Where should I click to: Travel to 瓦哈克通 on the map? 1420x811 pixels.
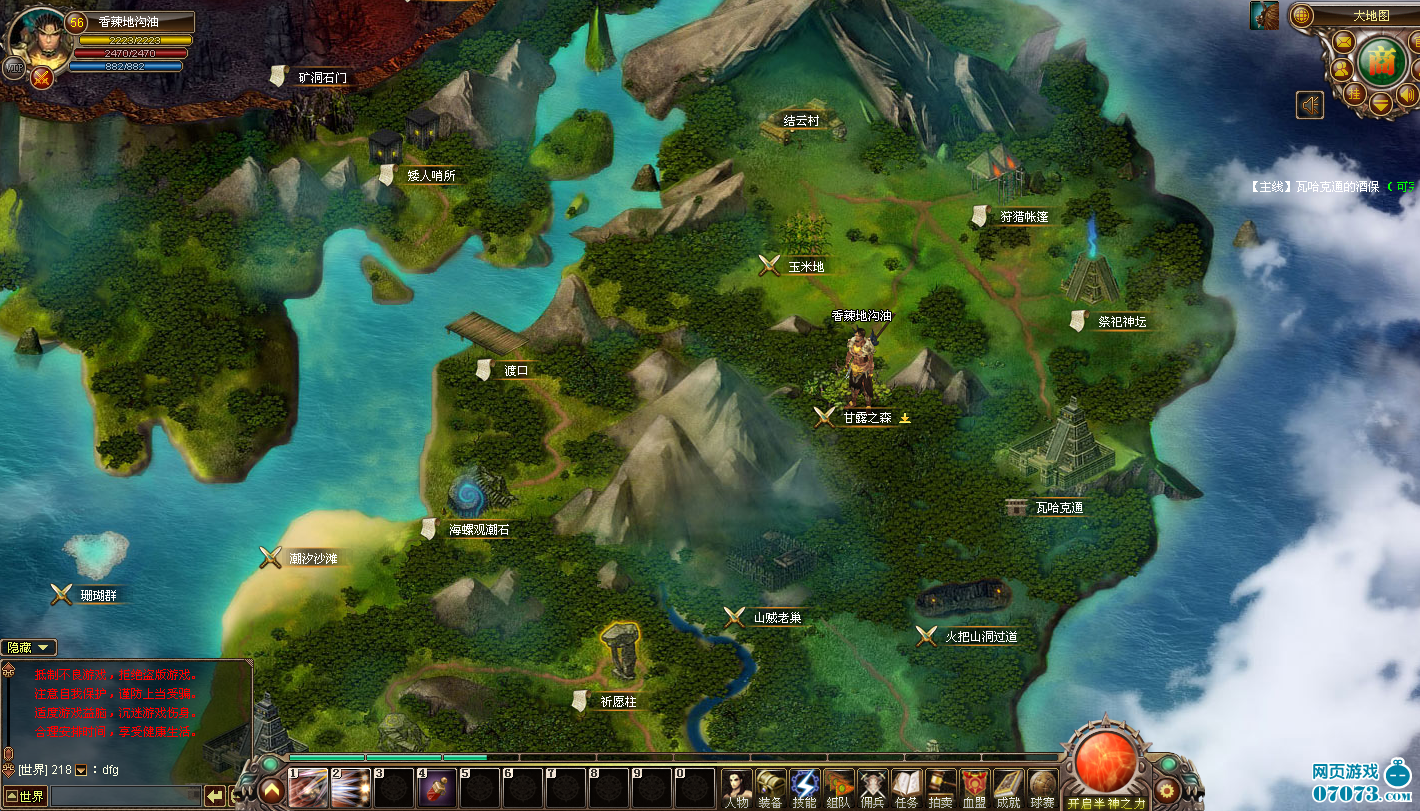pos(1058,508)
